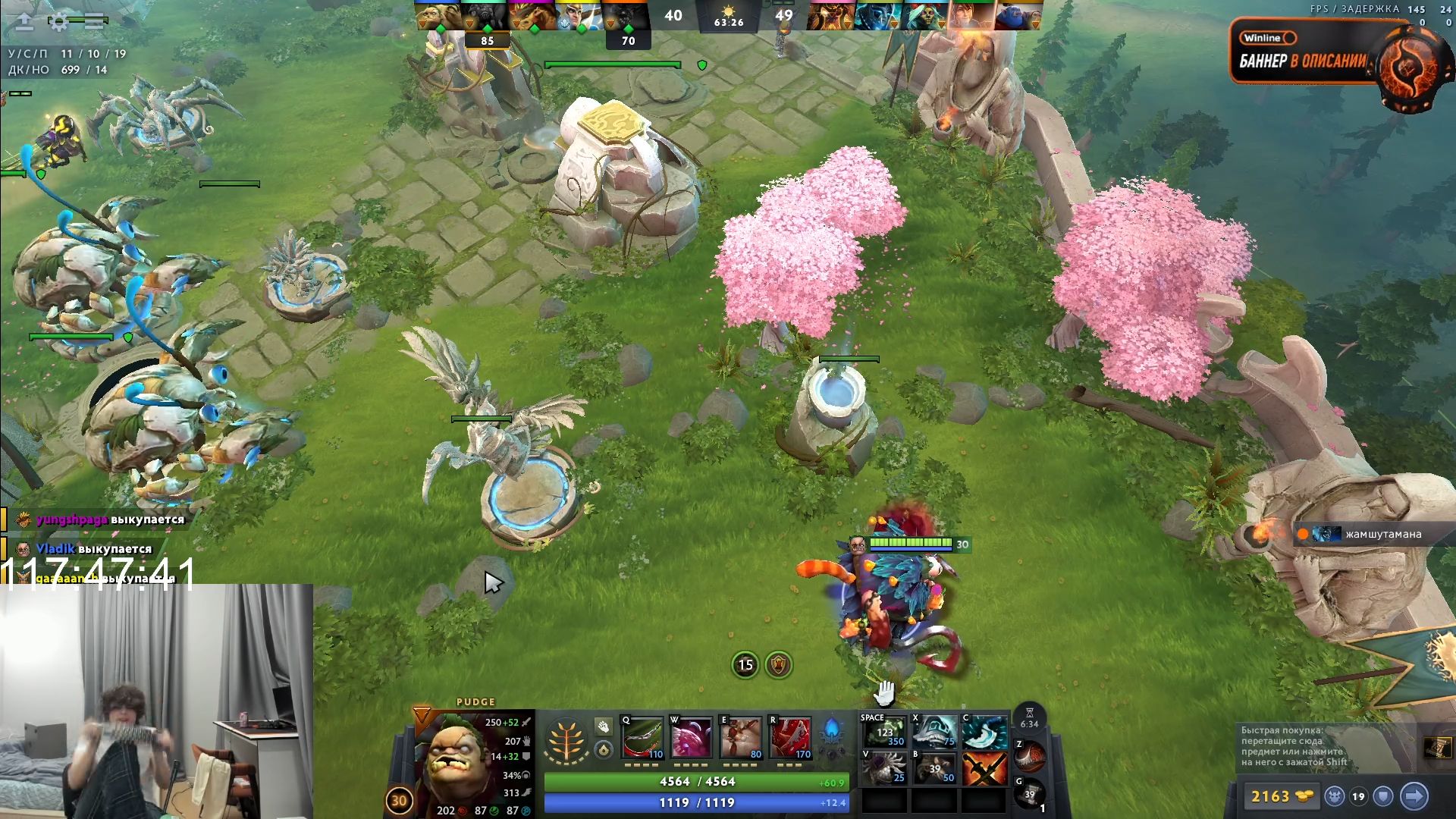Click the courier deliver arrow button
This screenshot has width=1456, height=819.
click(1414, 796)
